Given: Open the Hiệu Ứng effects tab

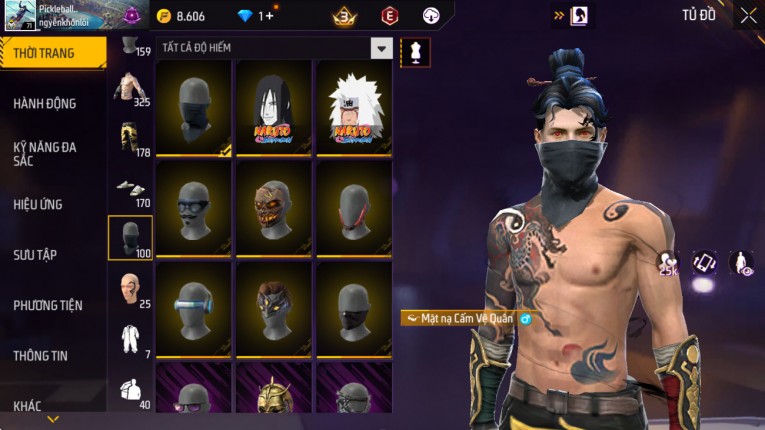Looking at the screenshot, I should click(38, 204).
